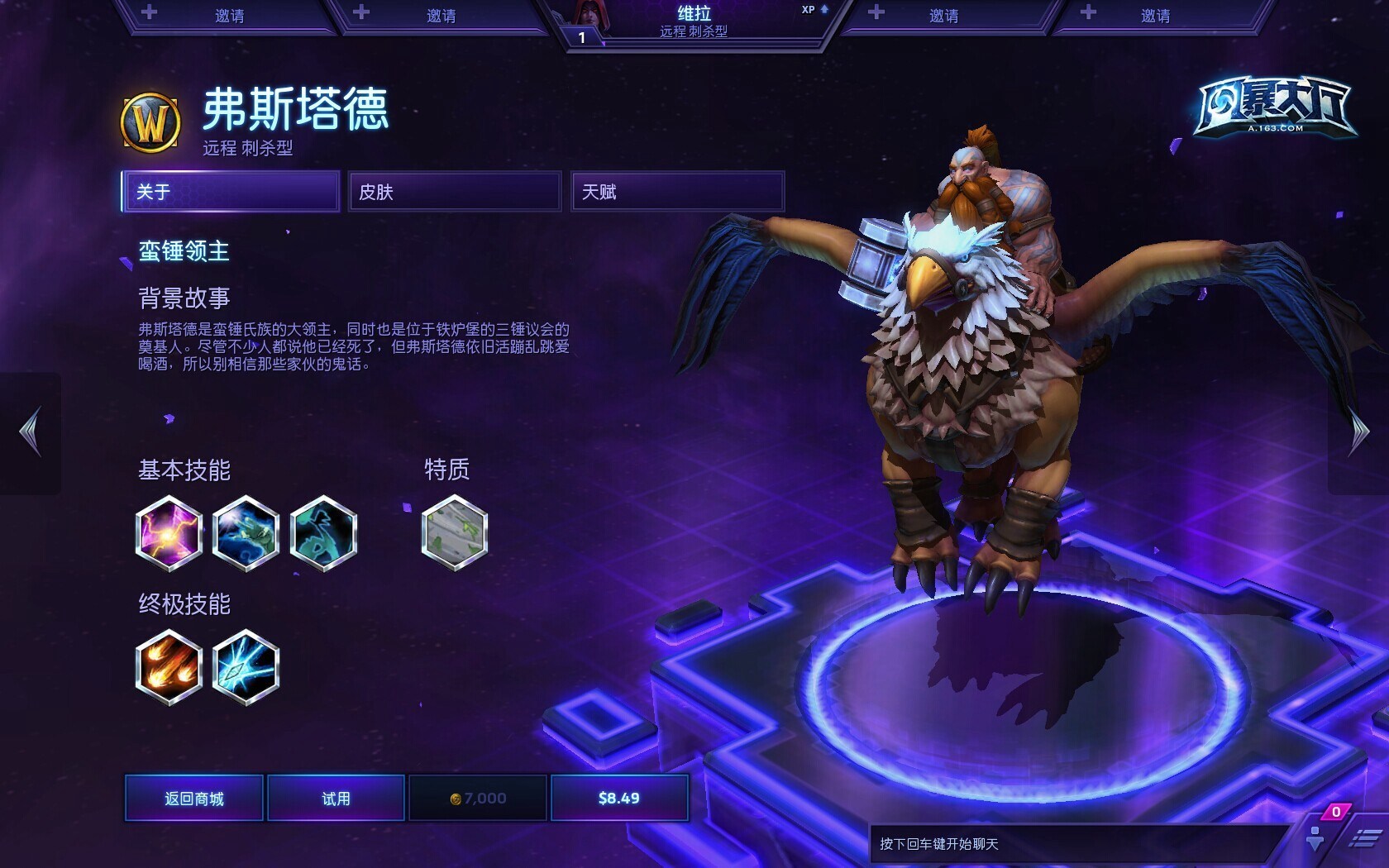Screen dimensions: 1389x868
Task: Select the teal swirling wind ability icon
Action: [x=323, y=533]
